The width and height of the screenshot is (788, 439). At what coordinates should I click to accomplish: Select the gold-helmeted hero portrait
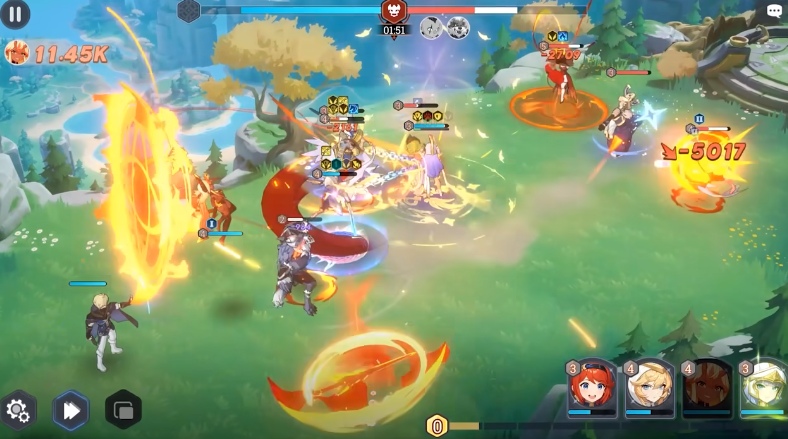click(x=765, y=388)
